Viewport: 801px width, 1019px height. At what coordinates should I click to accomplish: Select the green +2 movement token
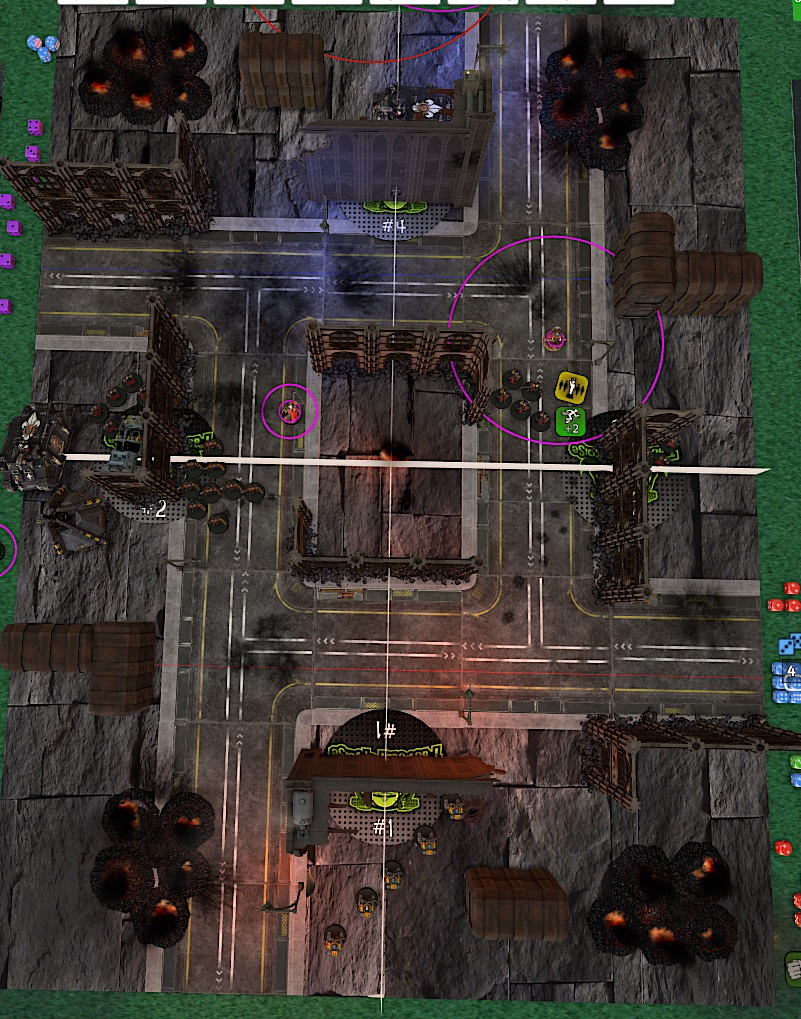coord(570,421)
